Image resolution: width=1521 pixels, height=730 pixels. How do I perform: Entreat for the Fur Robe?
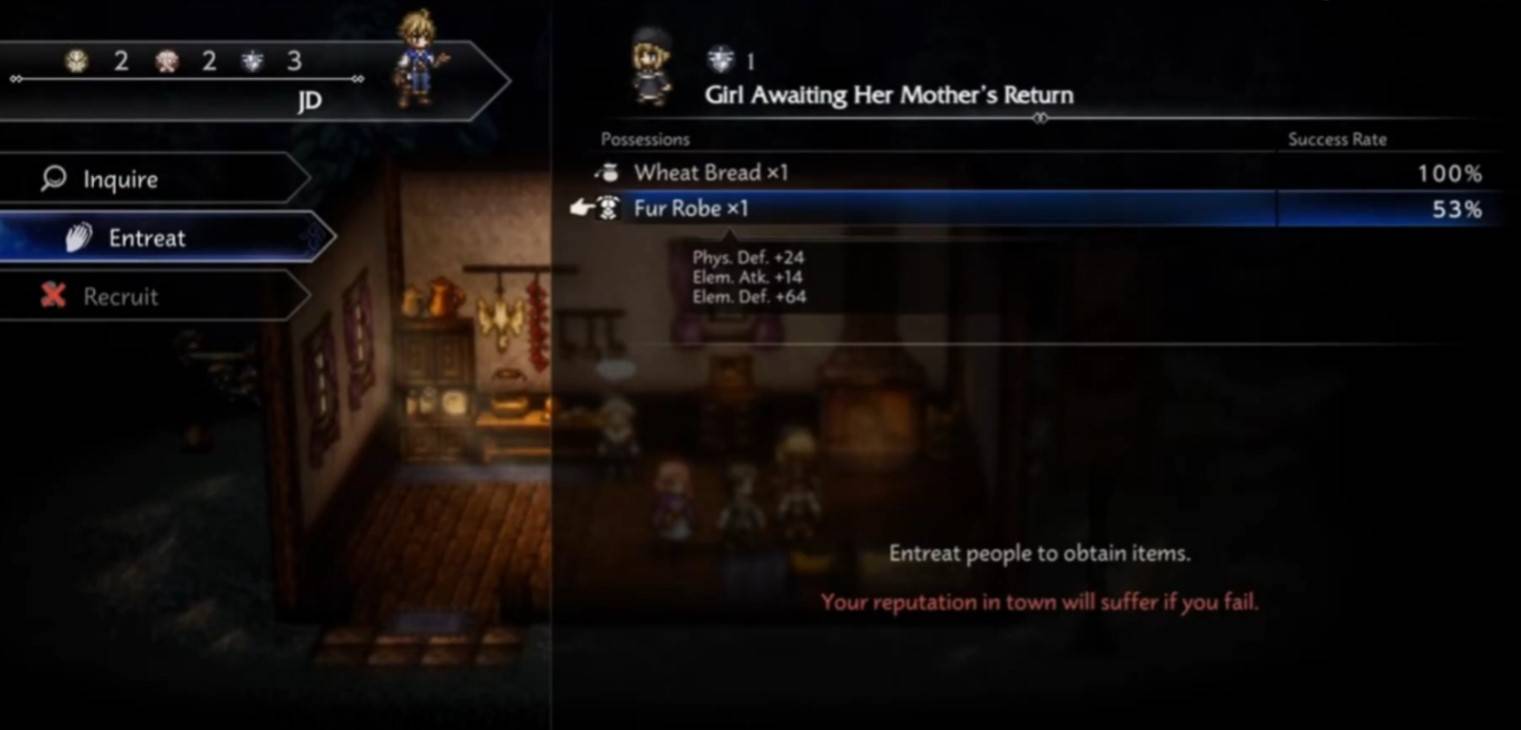pyautogui.click(x=691, y=209)
